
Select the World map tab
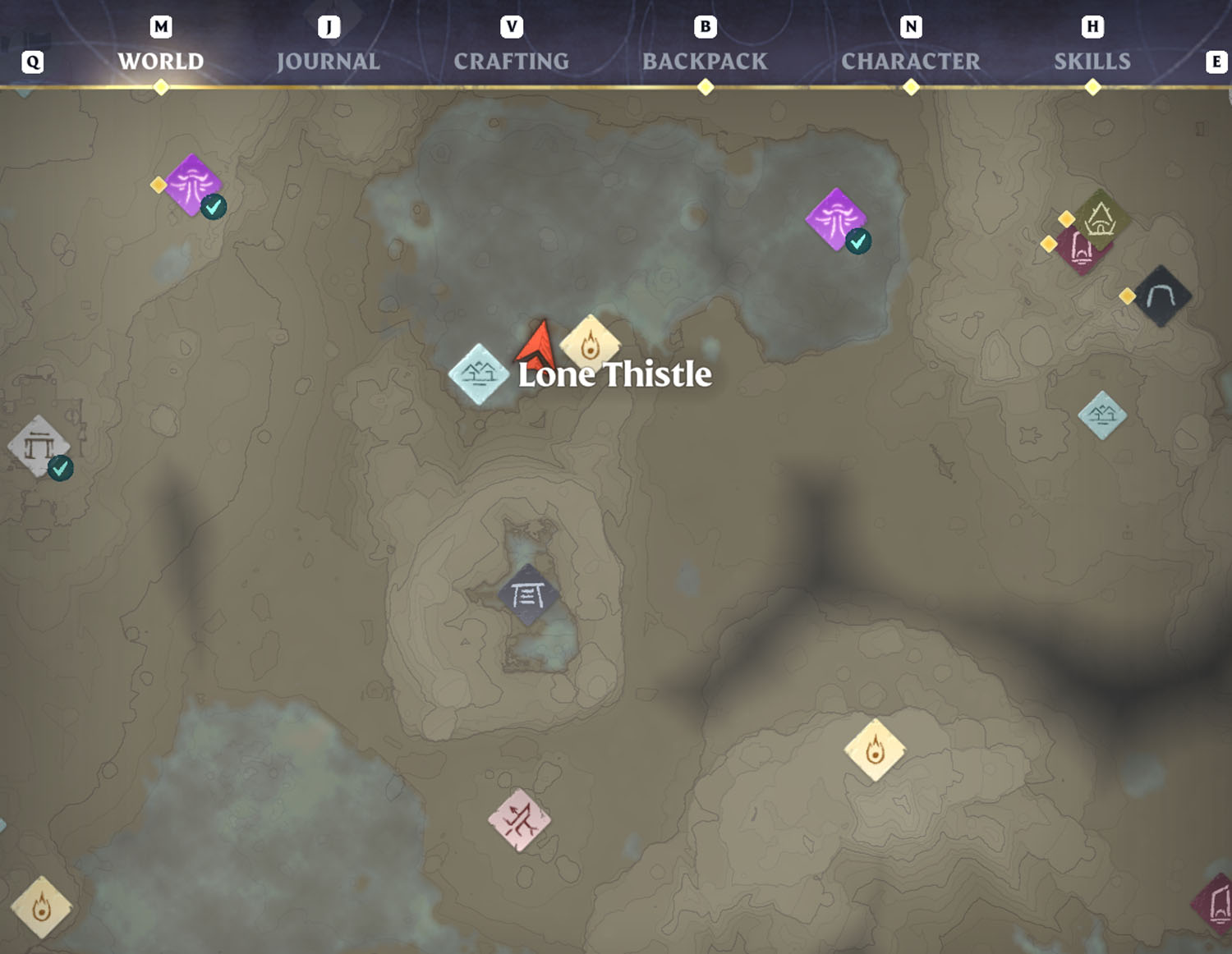pos(161,62)
